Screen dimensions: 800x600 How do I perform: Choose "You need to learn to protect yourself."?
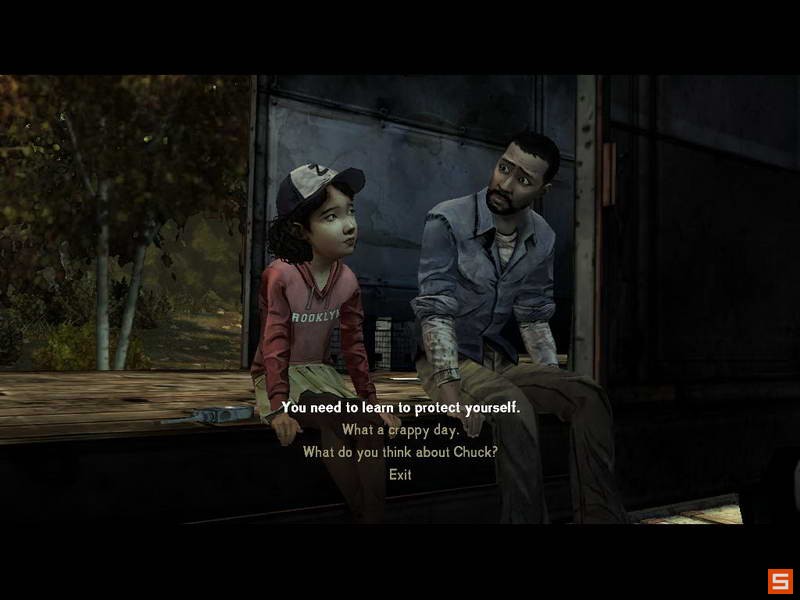pyautogui.click(x=400, y=408)
